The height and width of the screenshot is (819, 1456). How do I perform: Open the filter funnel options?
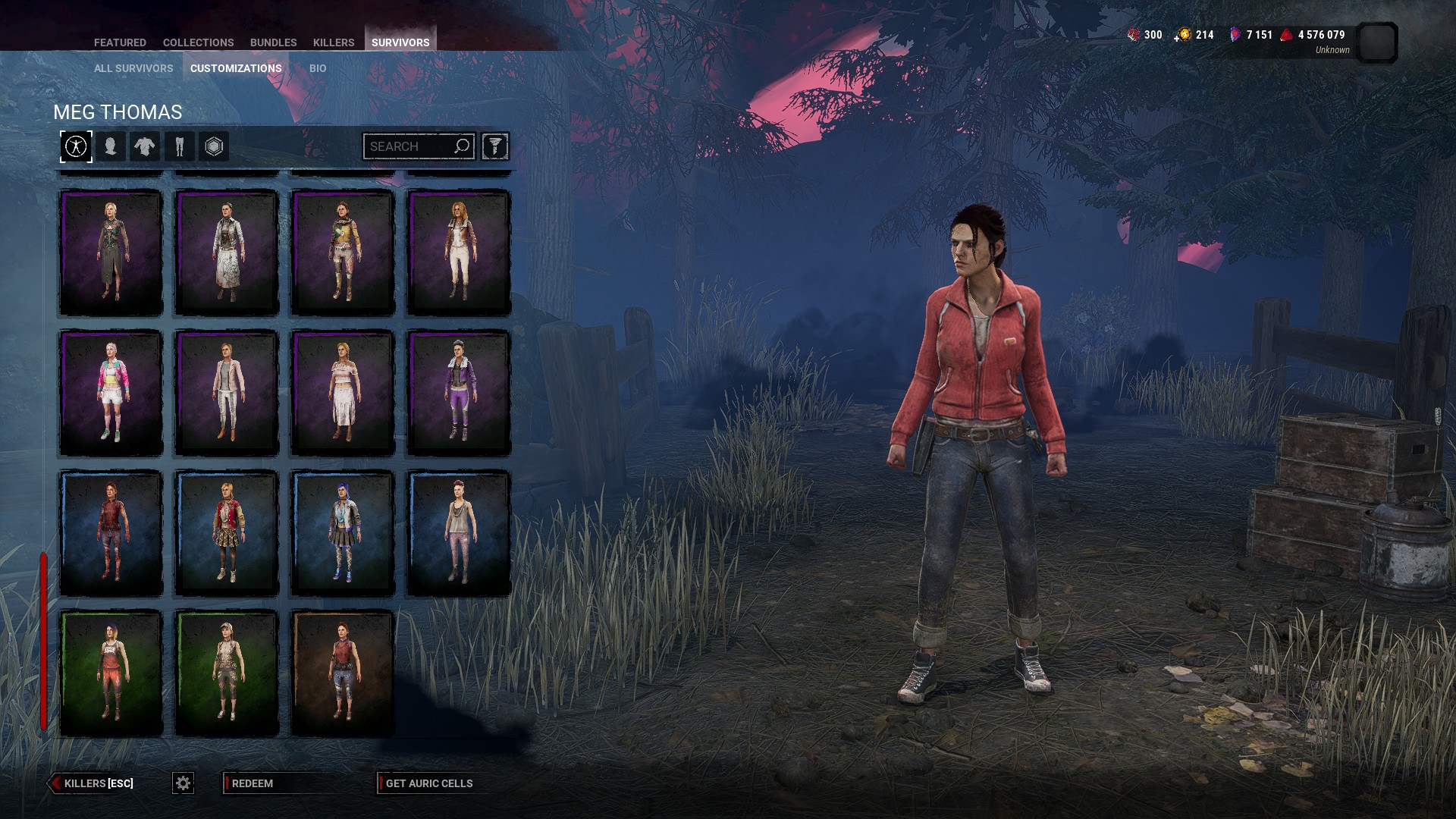[494, 146]
